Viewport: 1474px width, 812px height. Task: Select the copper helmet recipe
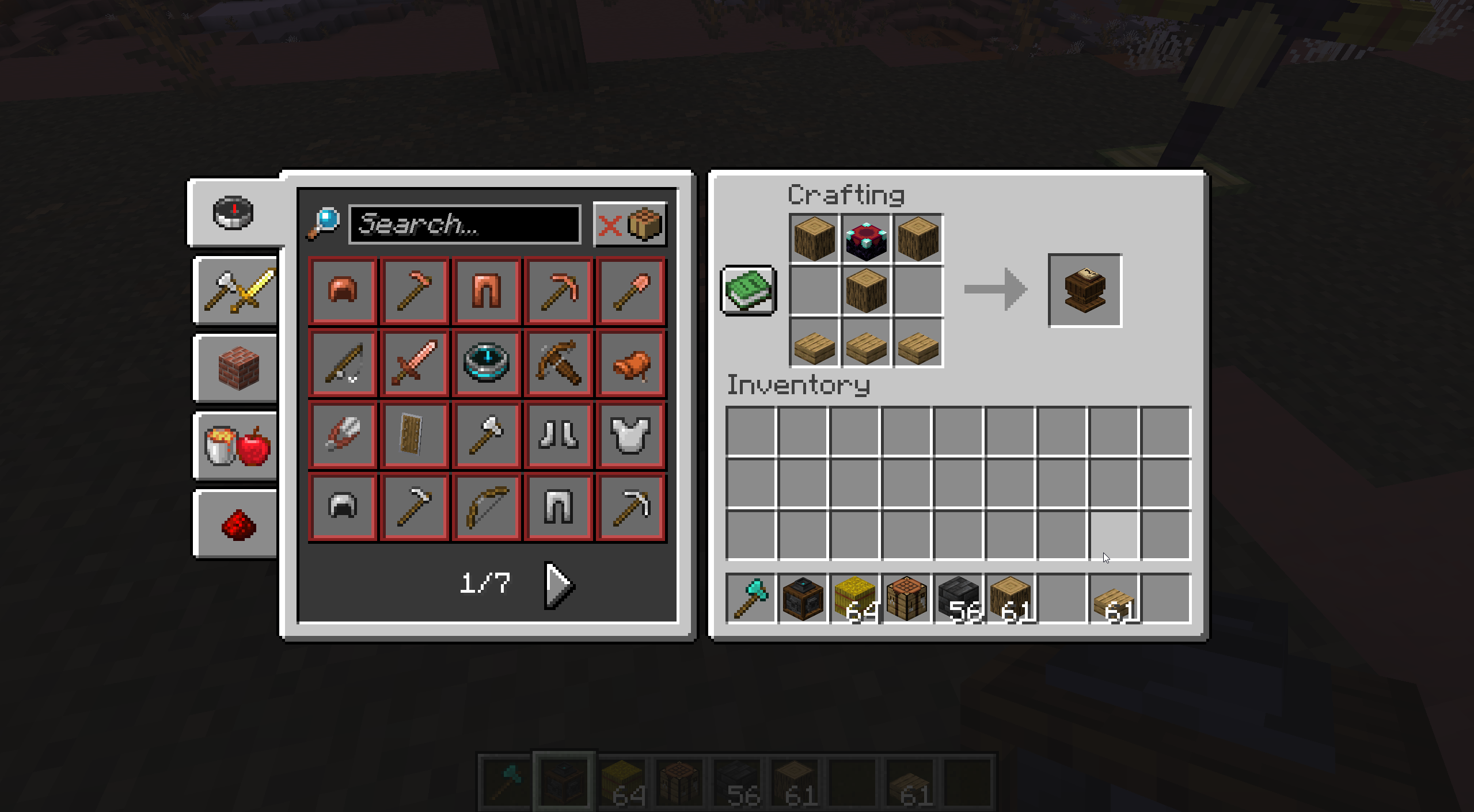click(x=343, y=290)
